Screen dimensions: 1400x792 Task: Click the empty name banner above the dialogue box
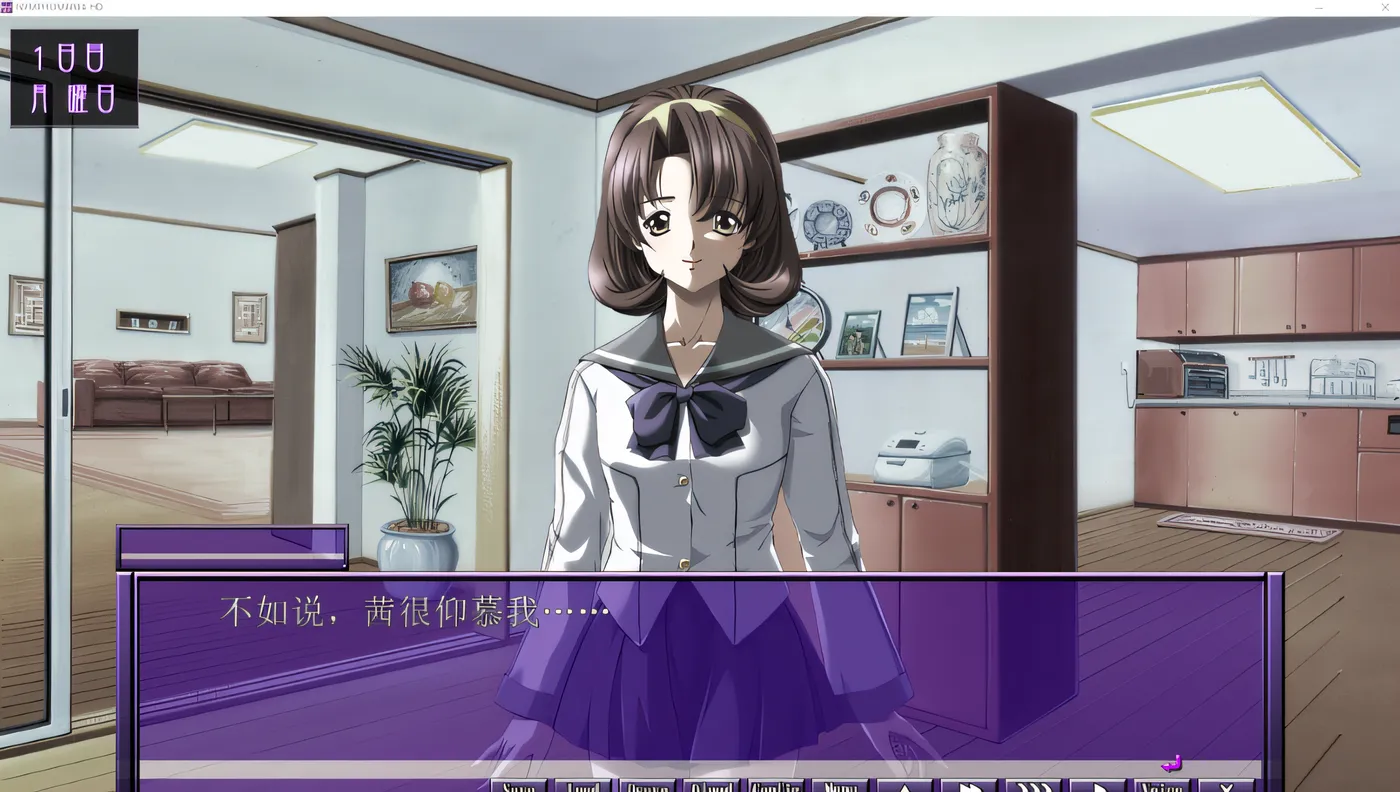tap(232, 545)
